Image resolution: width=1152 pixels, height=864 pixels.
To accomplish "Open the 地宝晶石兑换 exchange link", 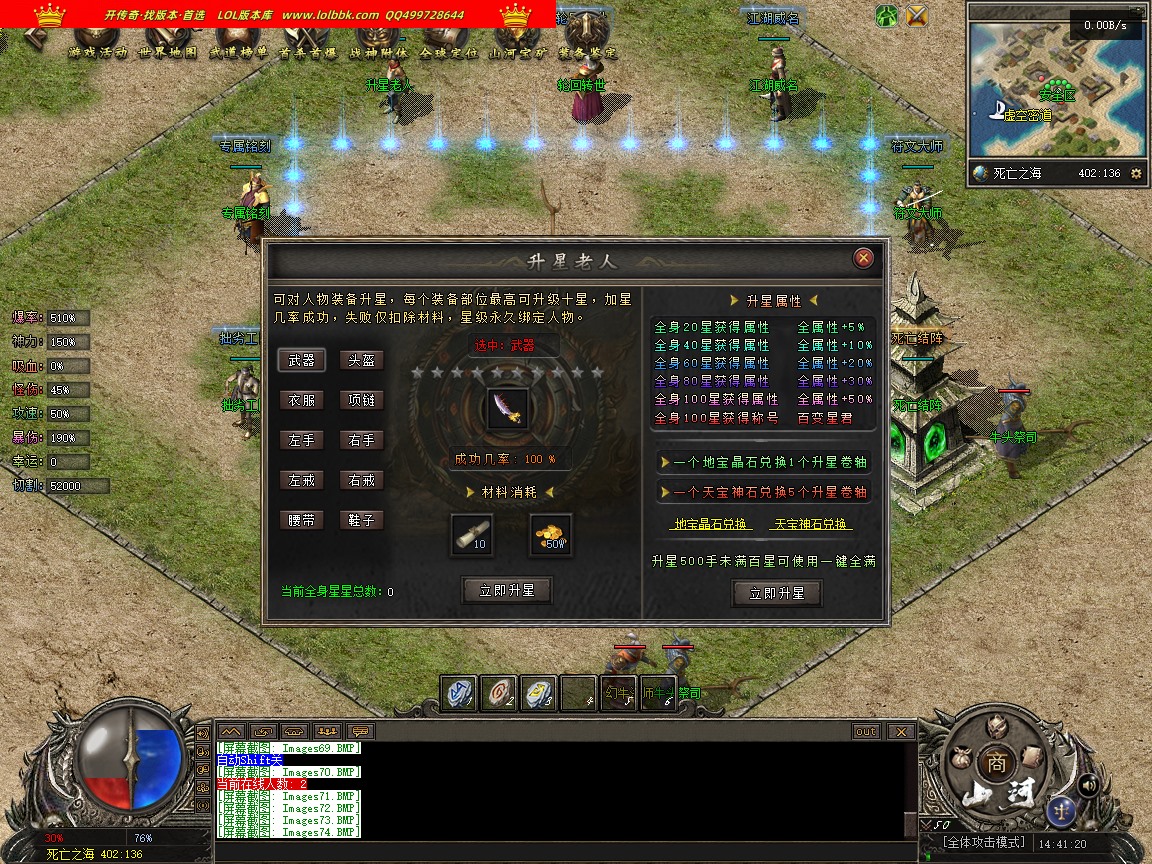I will (710, 524).
